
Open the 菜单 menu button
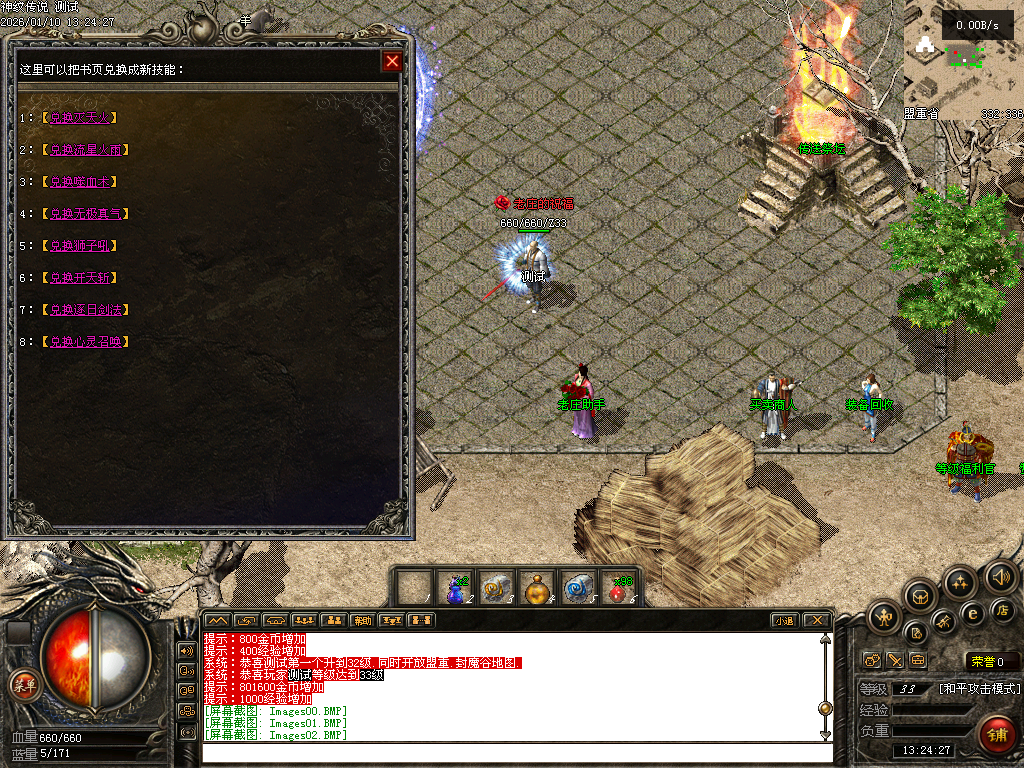tap(23, 685)
